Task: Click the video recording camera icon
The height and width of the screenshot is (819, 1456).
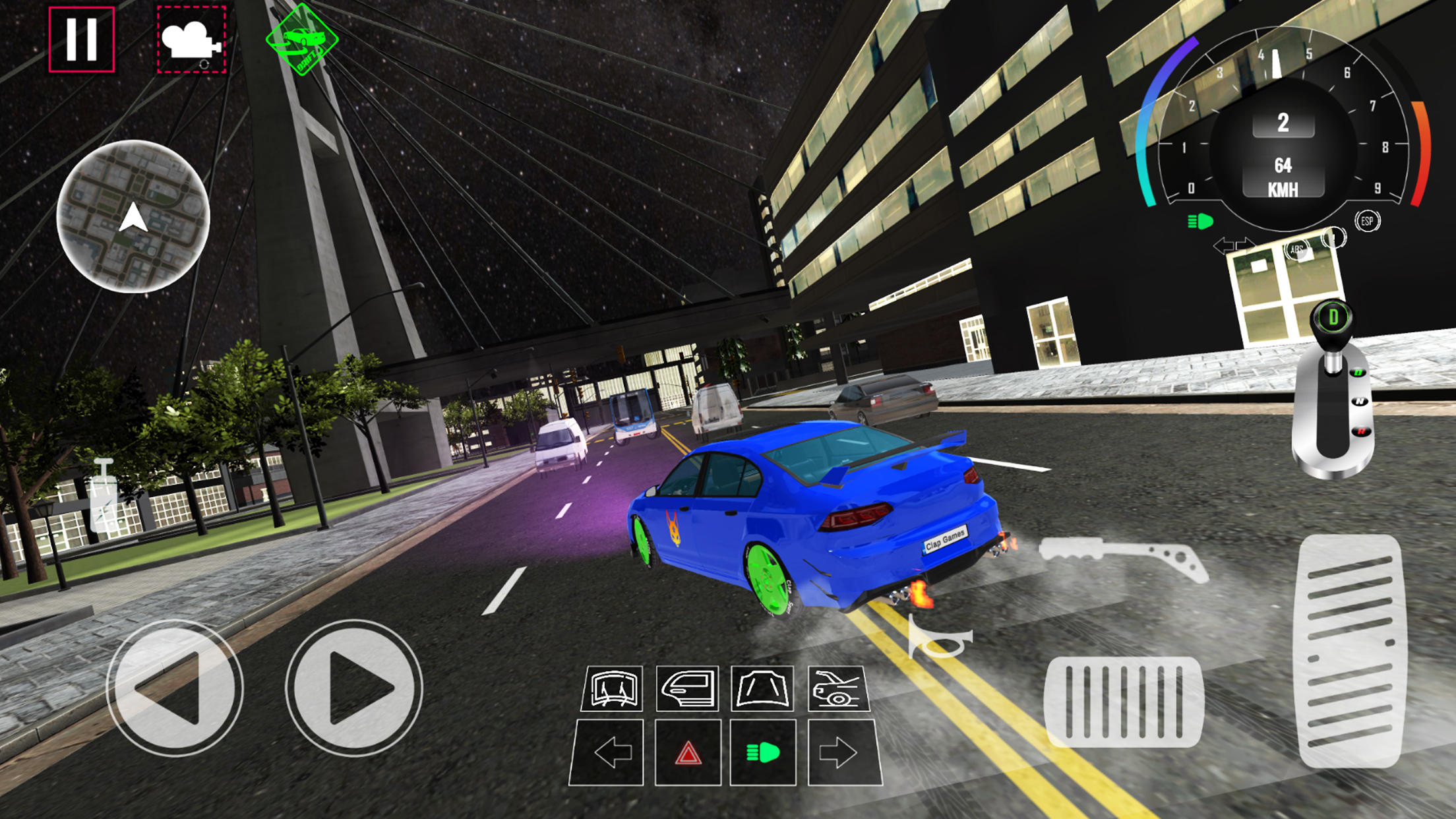Action: point(191,40)
